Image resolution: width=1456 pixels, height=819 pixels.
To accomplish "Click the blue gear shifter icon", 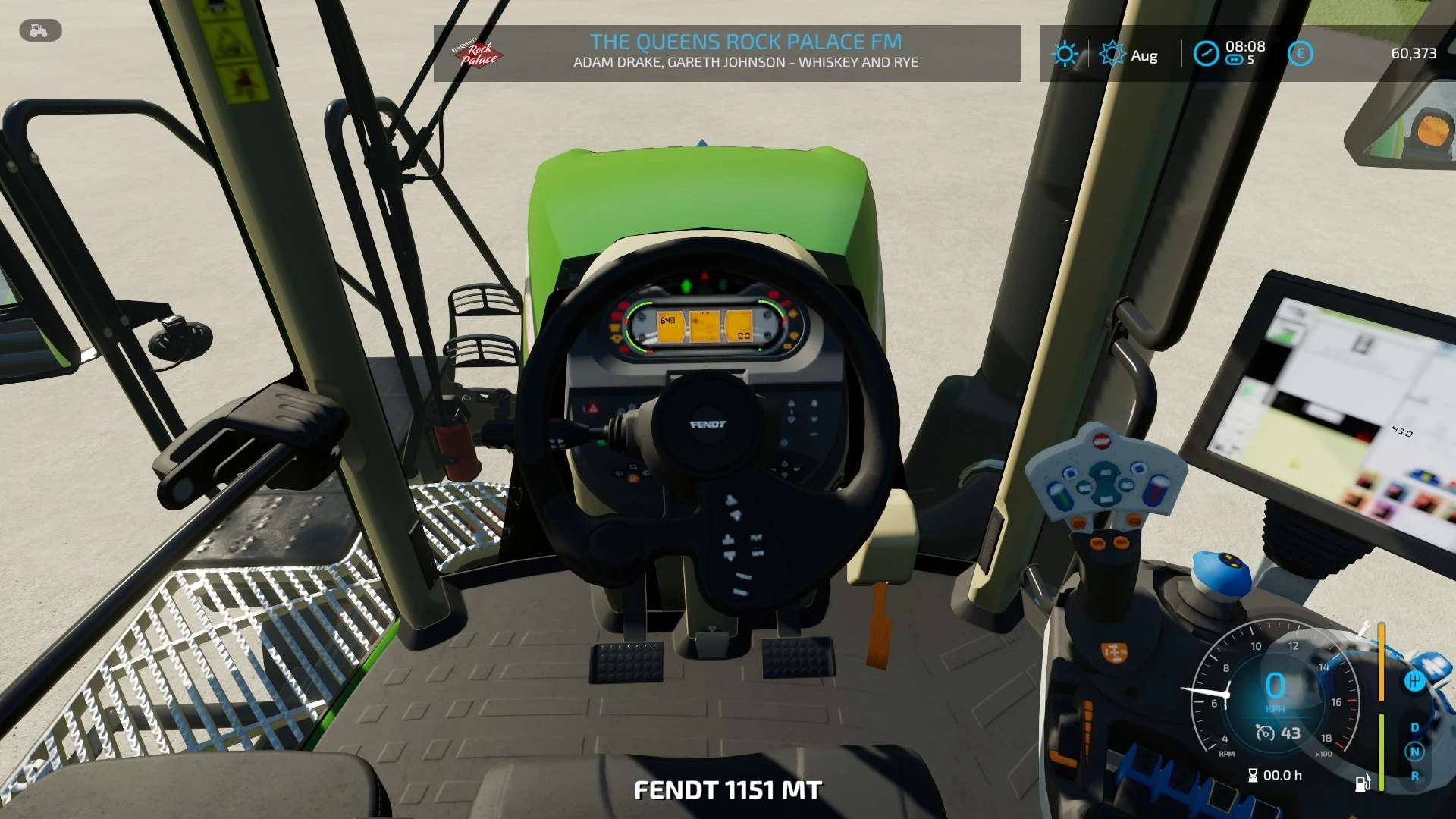I will (x=1414, y=681).
